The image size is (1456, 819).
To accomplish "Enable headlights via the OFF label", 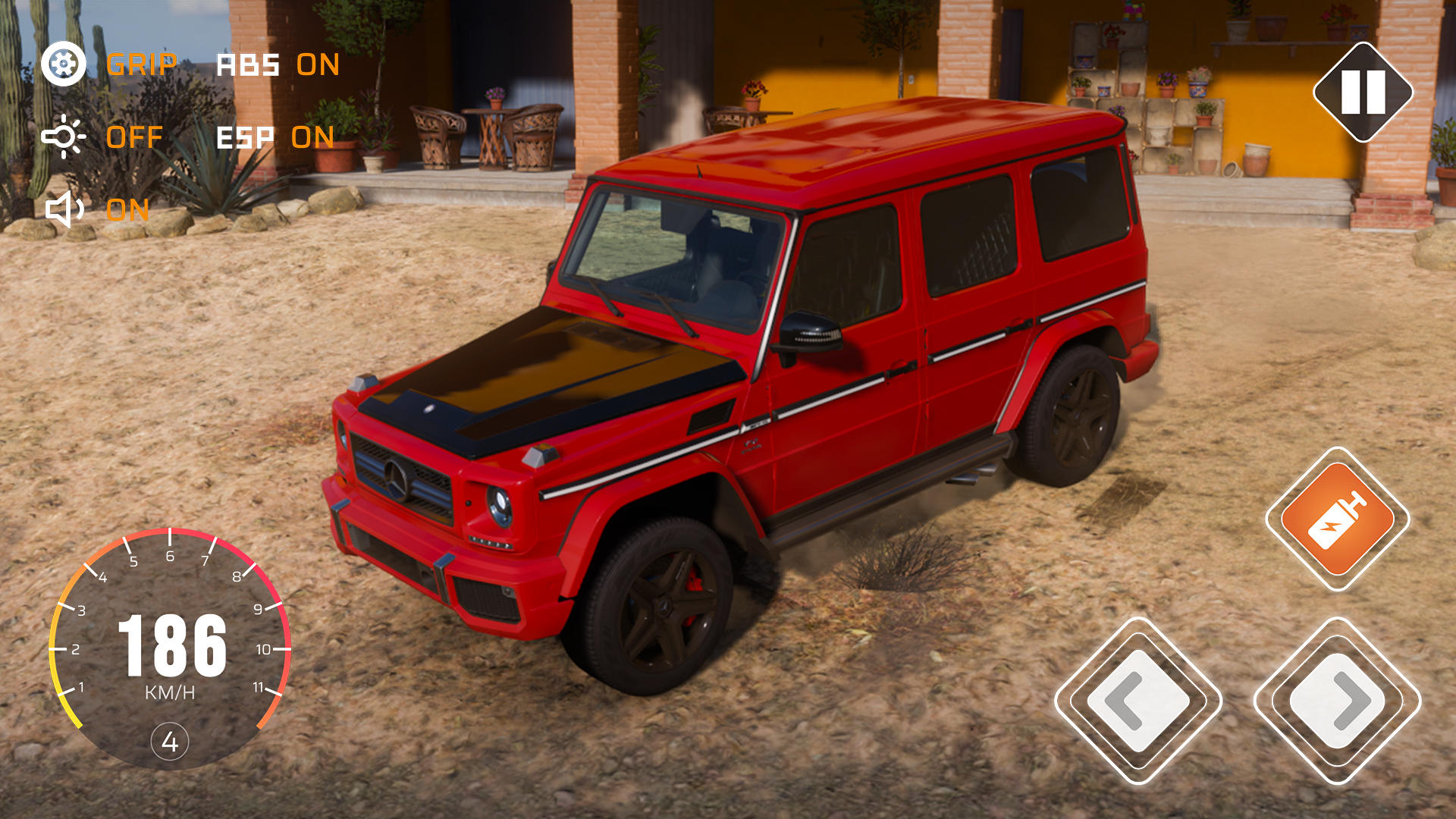I will [x=133, y=137].
